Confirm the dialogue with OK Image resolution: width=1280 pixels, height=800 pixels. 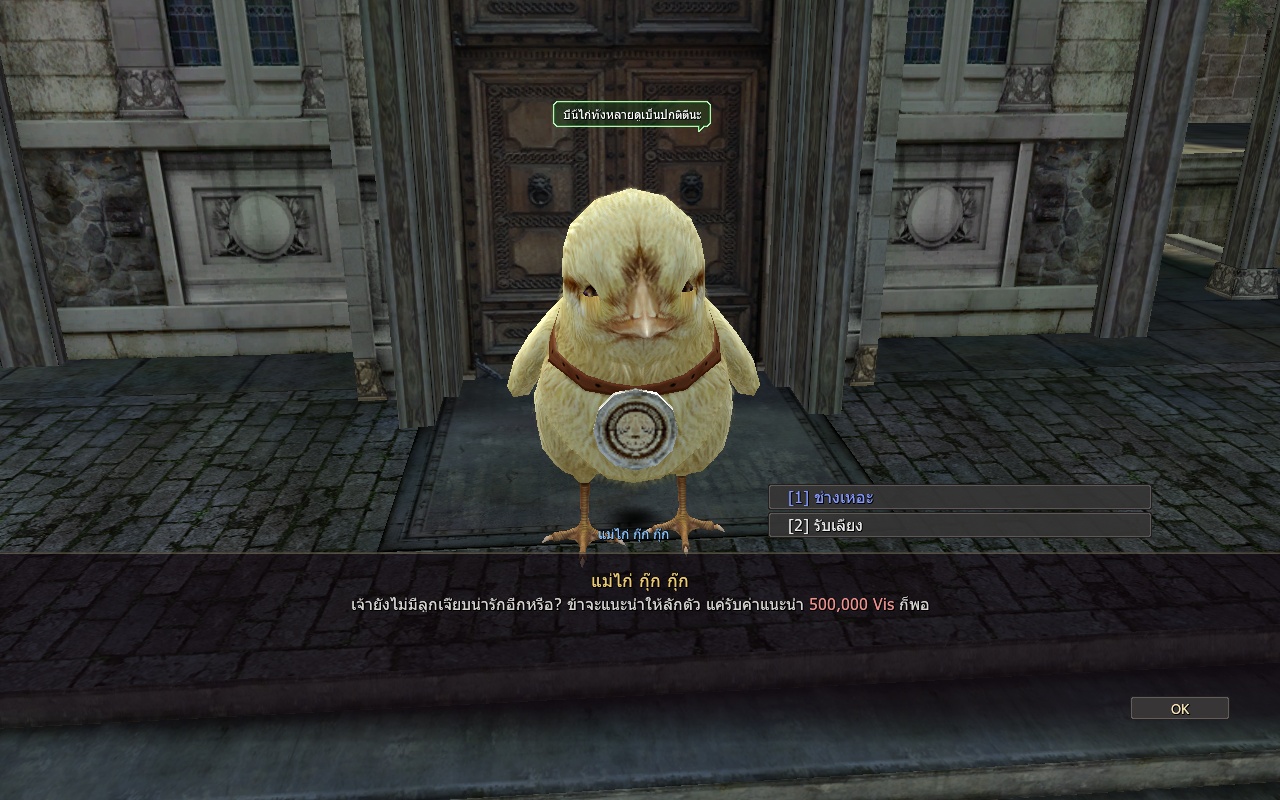(1179, 708)
